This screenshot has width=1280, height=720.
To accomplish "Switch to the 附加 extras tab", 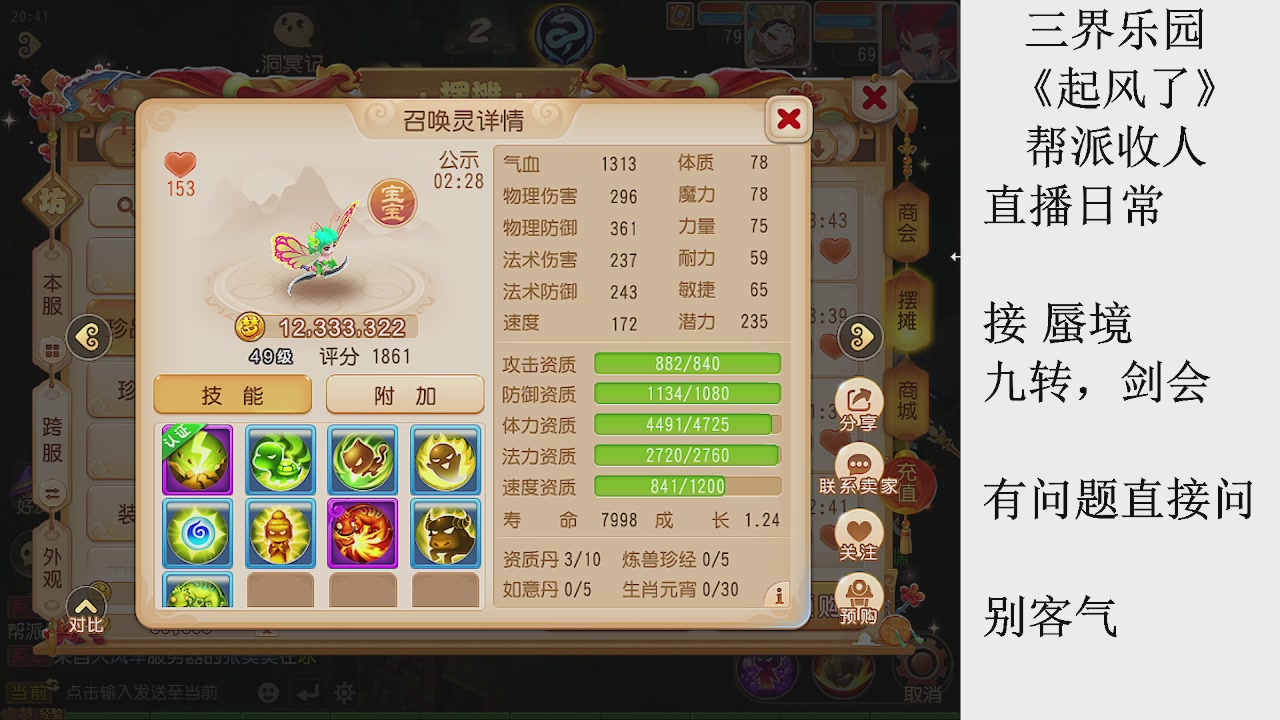I will tap(404, 394).
